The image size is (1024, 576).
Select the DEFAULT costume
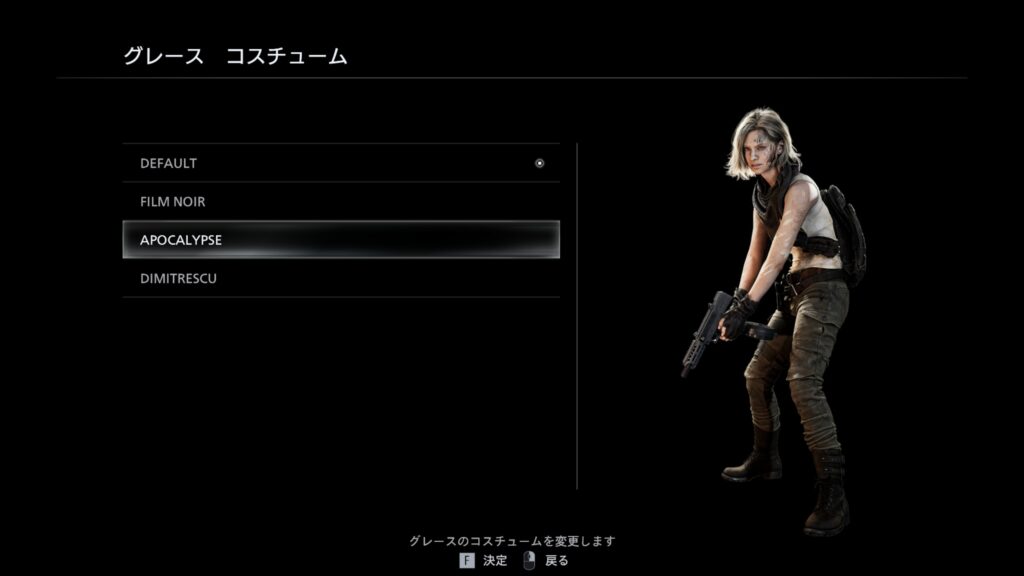340,163
